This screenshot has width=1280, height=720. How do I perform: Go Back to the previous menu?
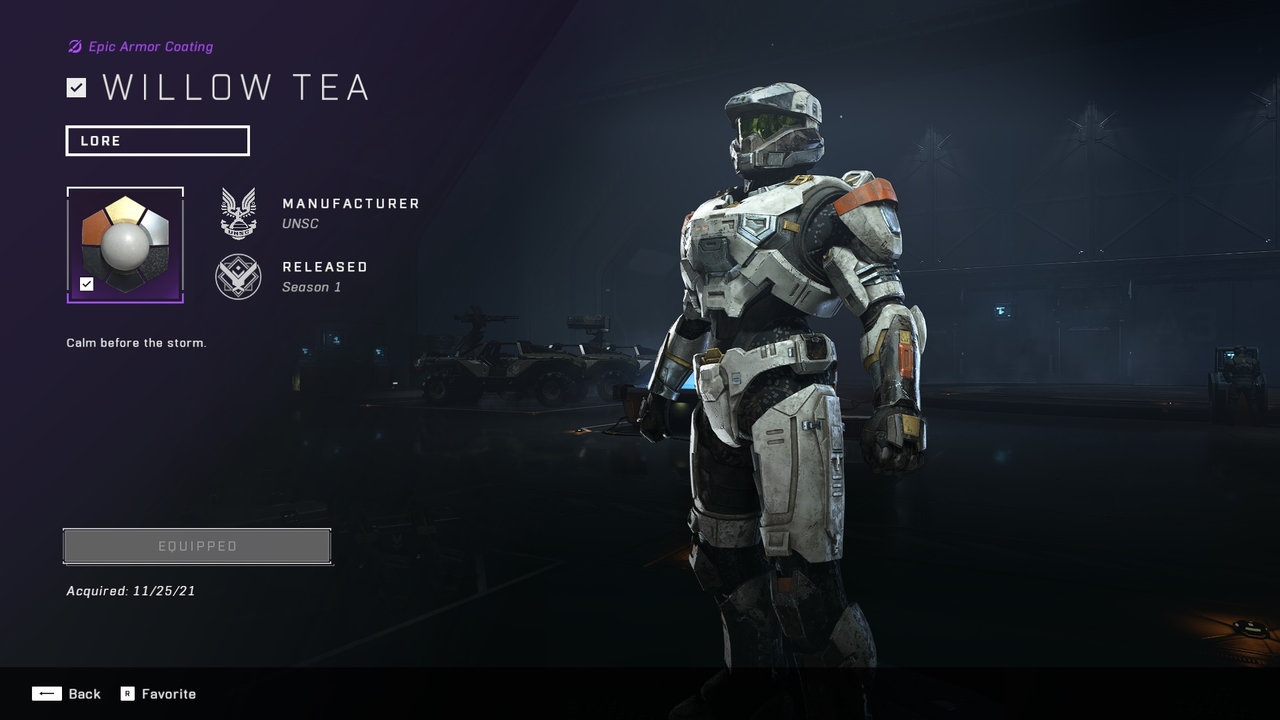(67, 694)
